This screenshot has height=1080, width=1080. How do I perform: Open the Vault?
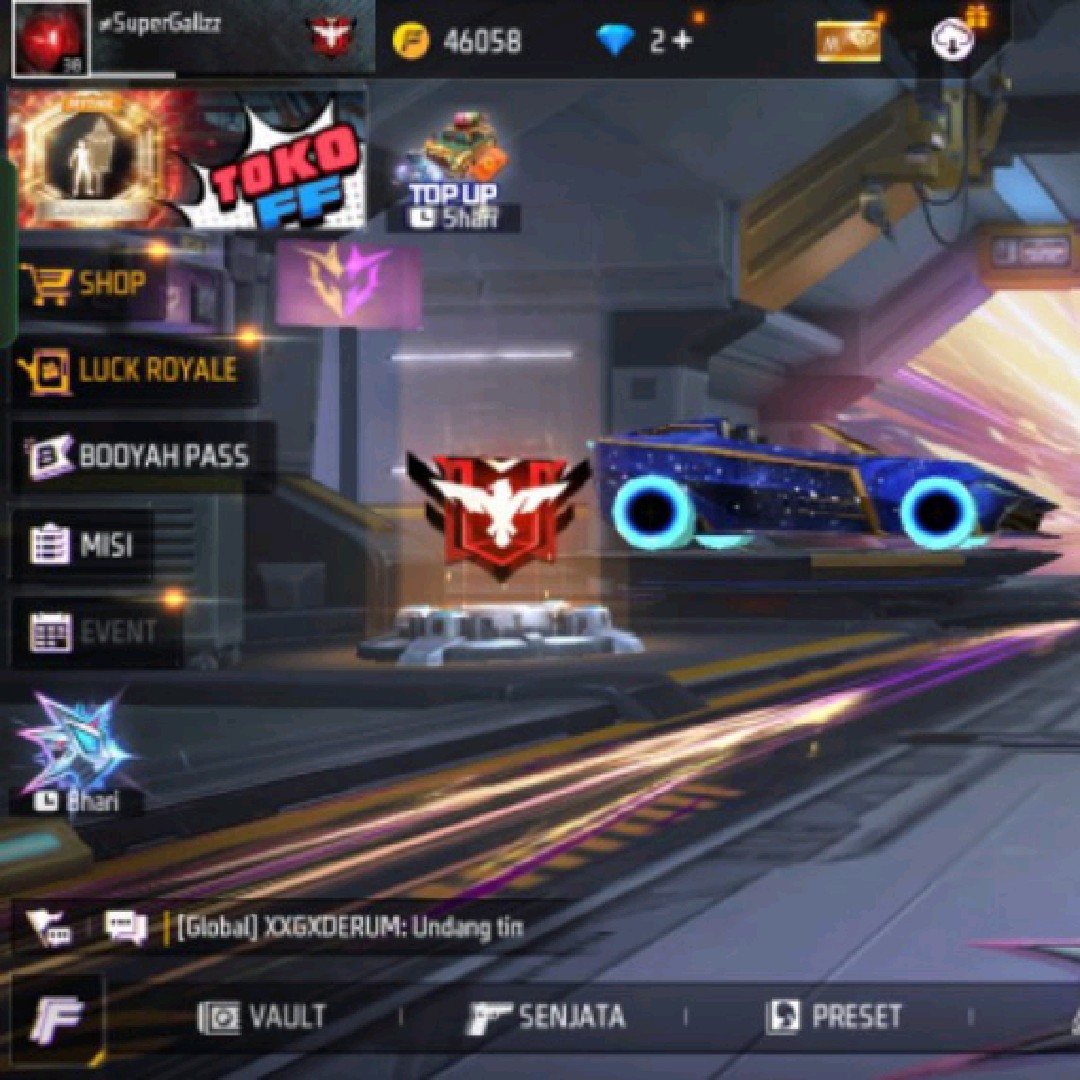(263, 1017)
